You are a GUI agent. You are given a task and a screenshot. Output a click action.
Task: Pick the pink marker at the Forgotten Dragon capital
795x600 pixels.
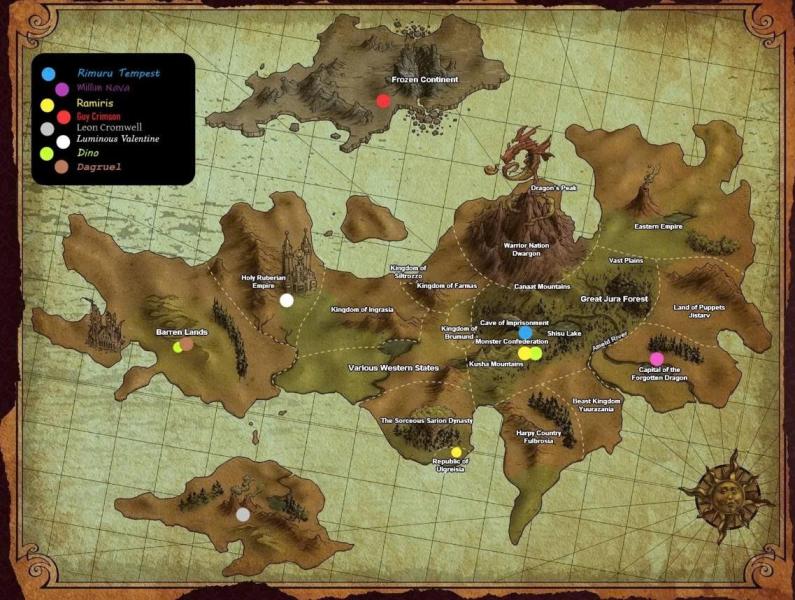click(657, 359)
